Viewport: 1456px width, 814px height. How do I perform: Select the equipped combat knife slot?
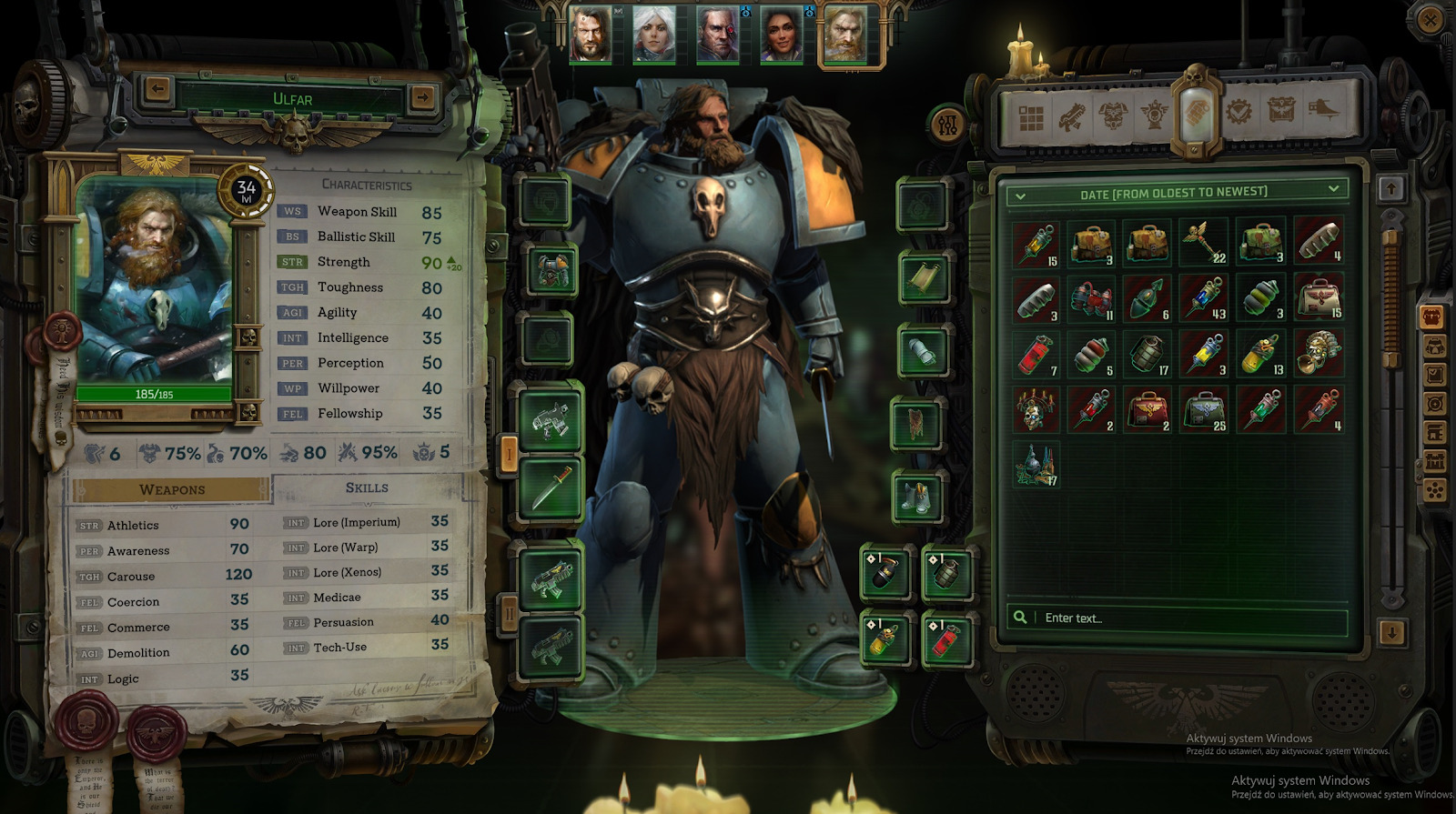[x=551, y=488]
